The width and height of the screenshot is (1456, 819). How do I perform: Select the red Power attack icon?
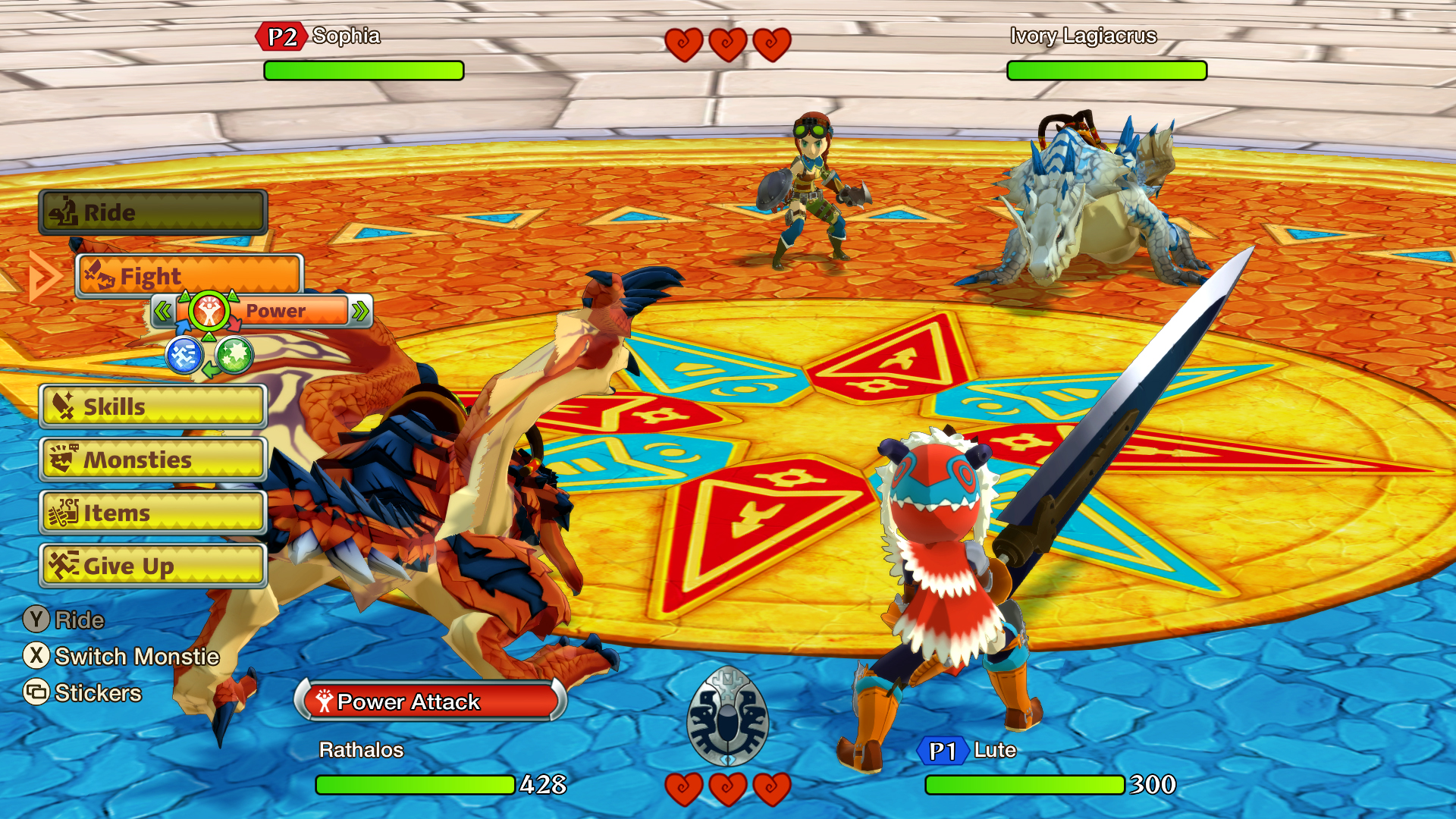point(209,311)
